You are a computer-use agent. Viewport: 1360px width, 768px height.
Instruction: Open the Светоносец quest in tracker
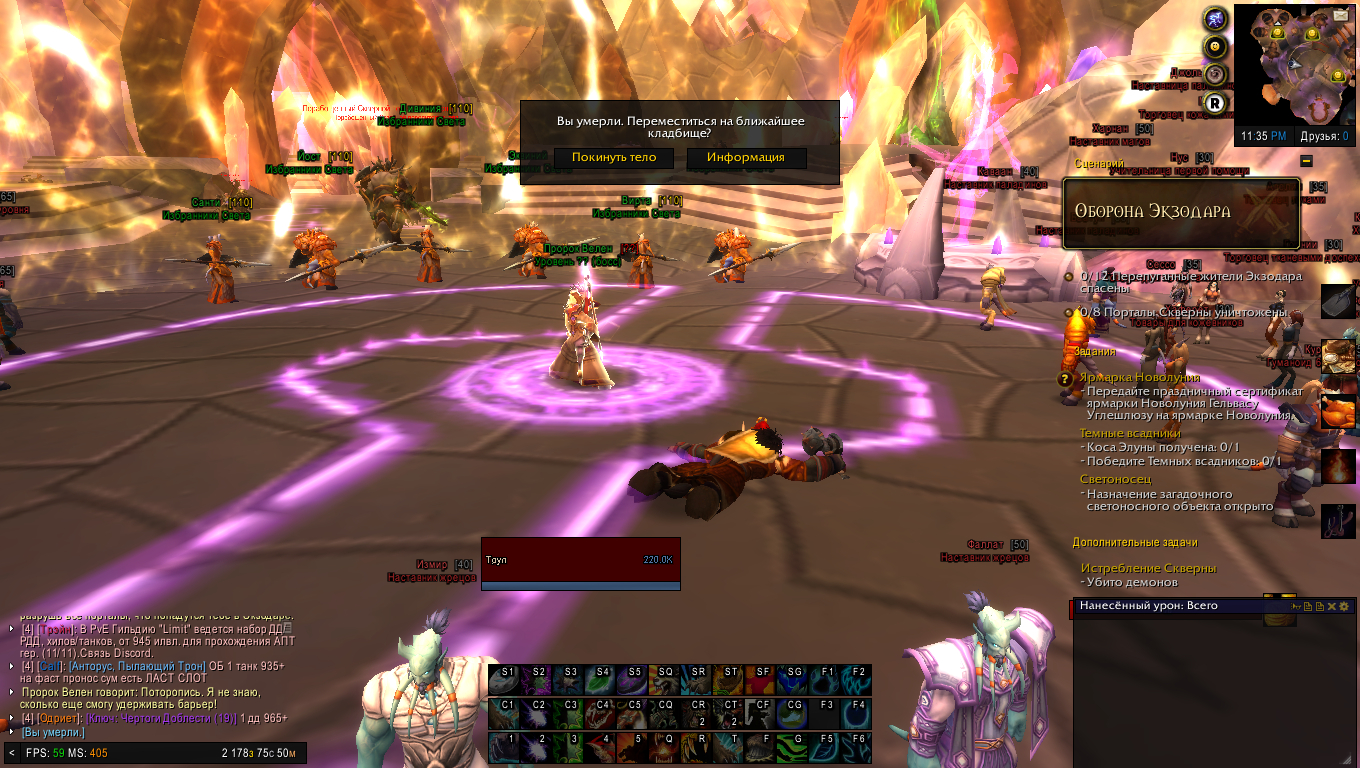[1114, 480]
